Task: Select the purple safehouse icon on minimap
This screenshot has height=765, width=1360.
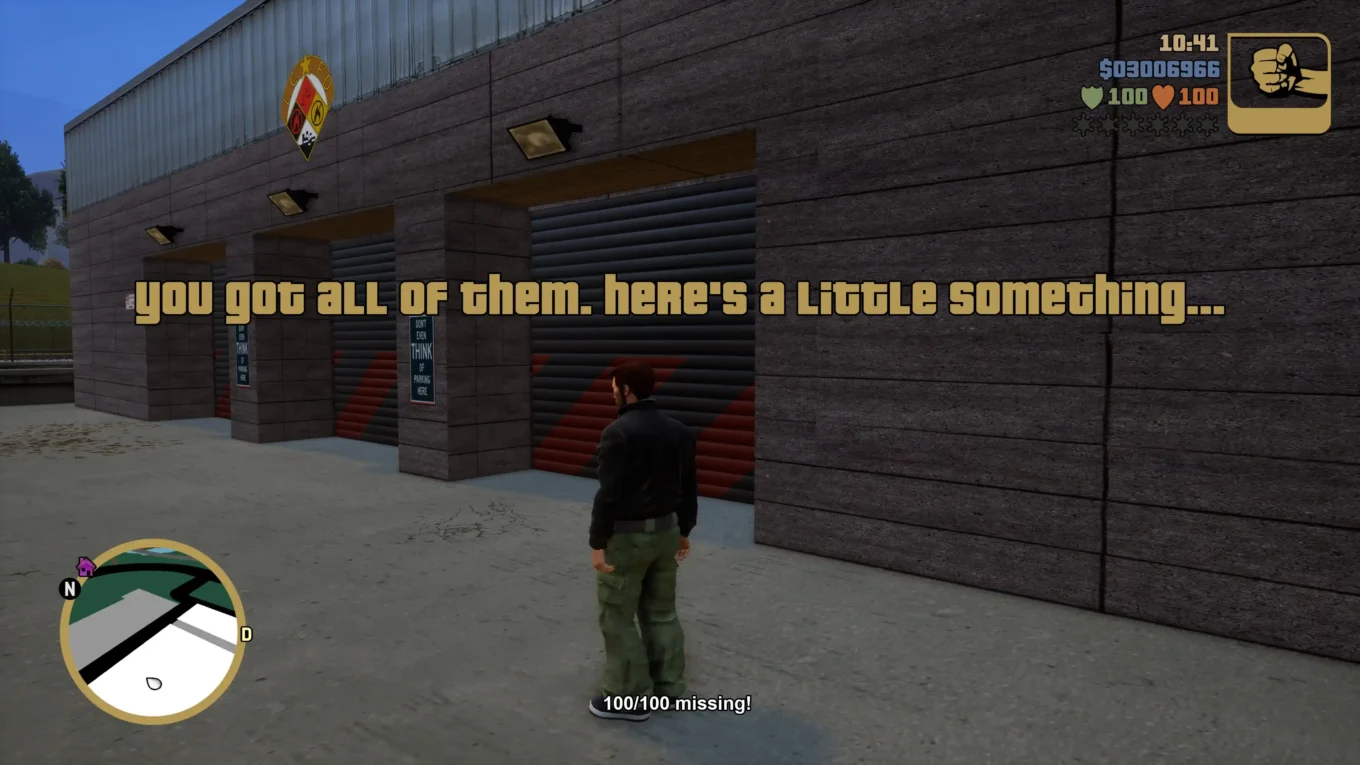Action: (x=88, y=566)
